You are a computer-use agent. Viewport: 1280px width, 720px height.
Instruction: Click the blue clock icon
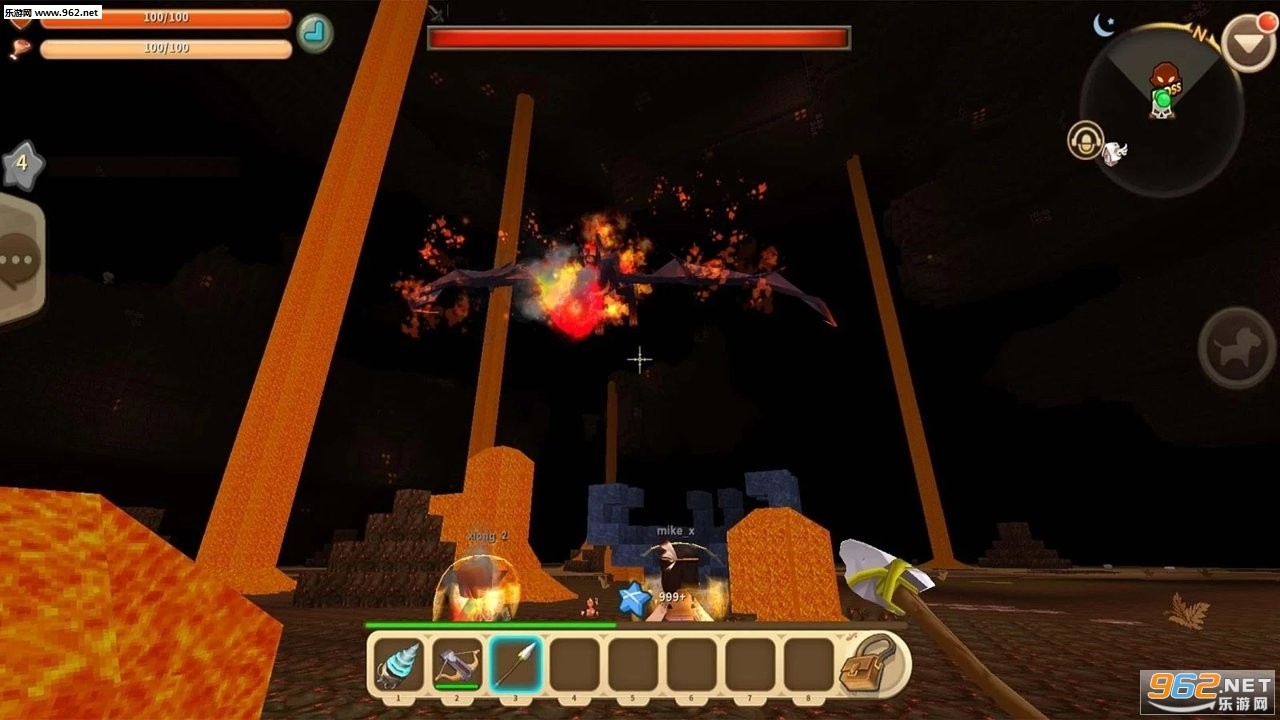[x=315, y=33]
